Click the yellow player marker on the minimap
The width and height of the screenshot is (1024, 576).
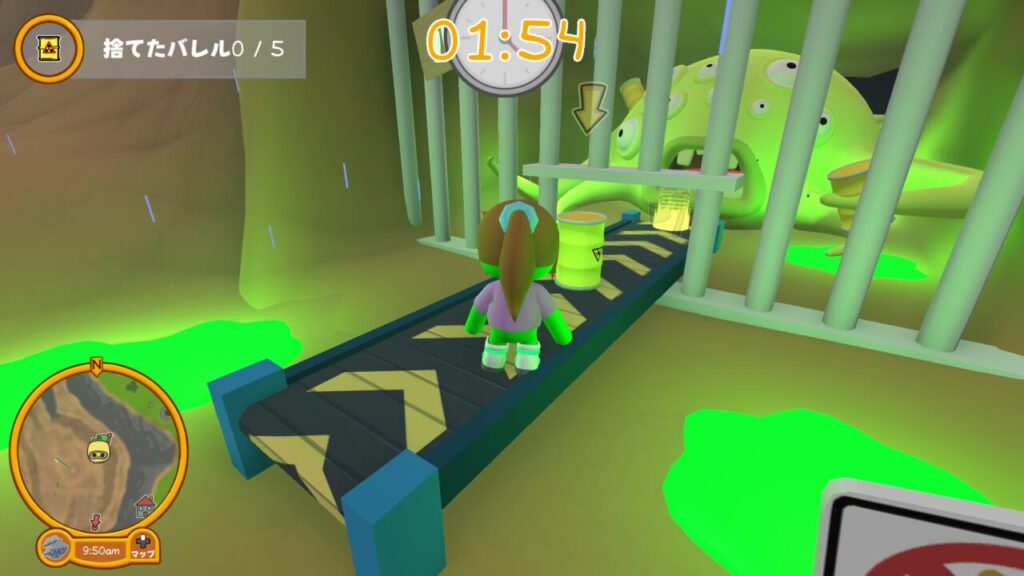(x=98, y=448)
